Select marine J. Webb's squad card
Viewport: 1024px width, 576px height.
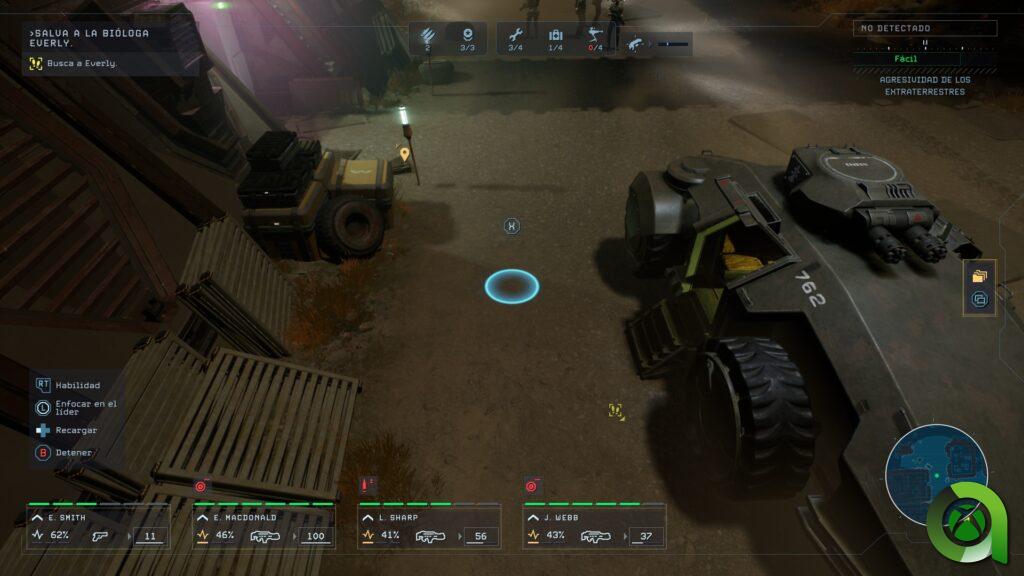(x=594, y=527)
